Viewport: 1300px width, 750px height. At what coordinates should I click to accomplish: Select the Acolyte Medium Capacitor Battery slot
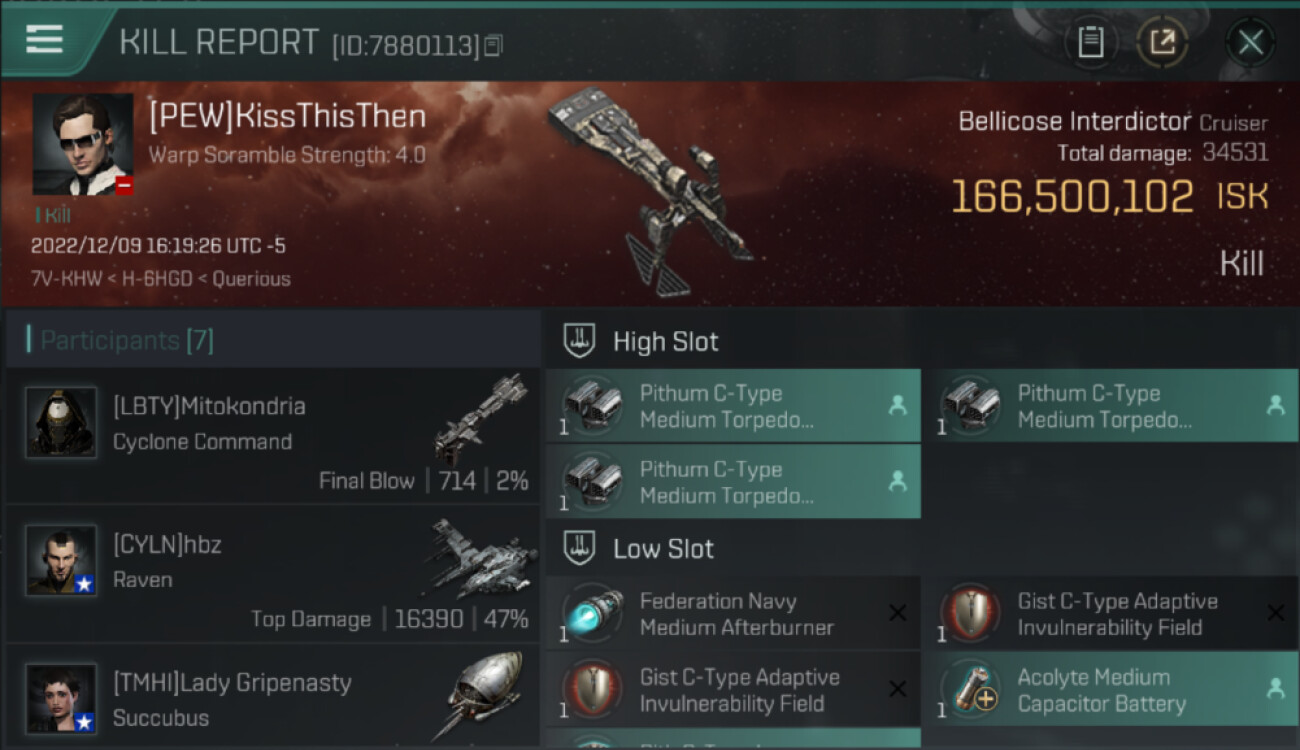[1110, 690]
